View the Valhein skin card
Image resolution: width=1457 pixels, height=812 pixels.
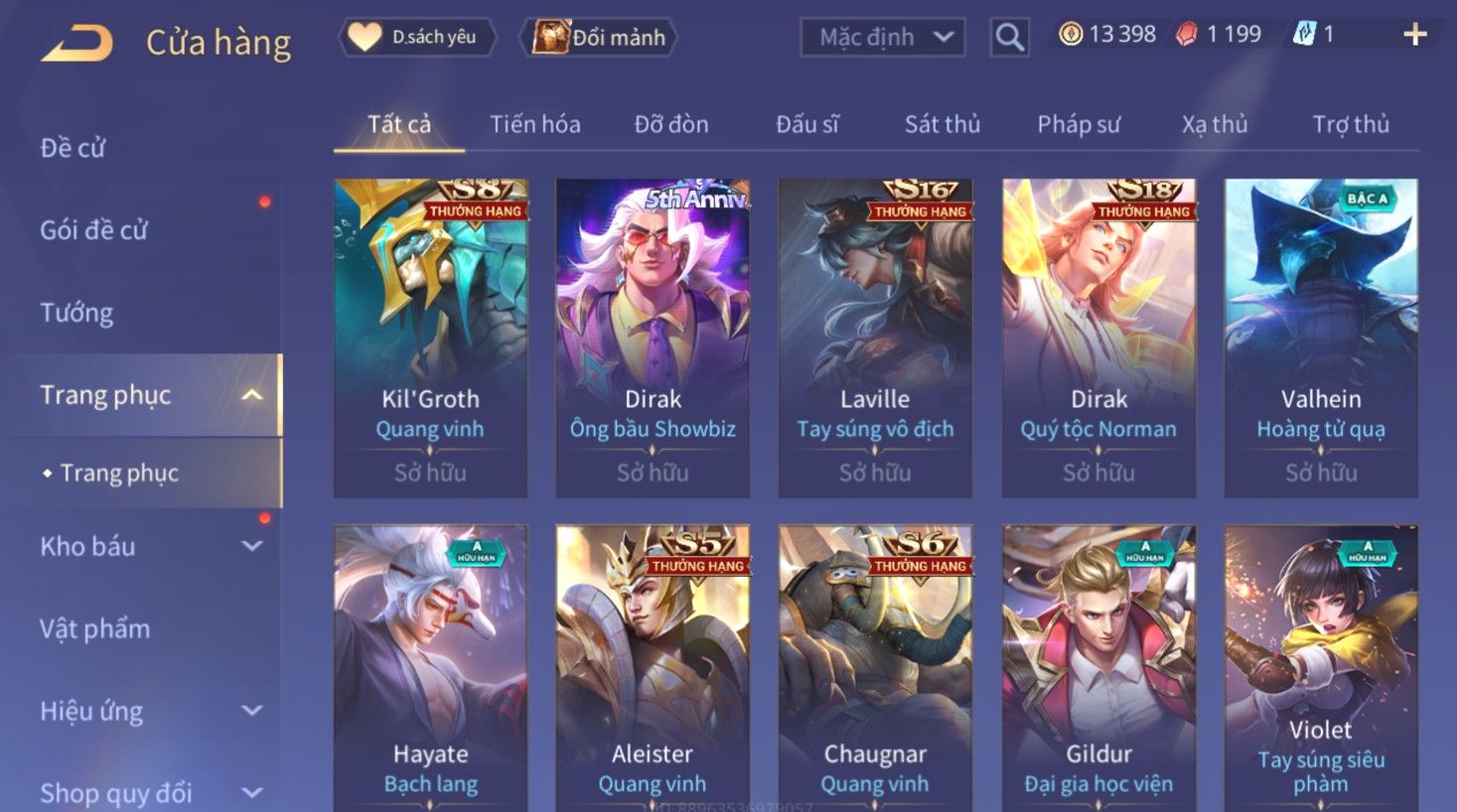1320,338
